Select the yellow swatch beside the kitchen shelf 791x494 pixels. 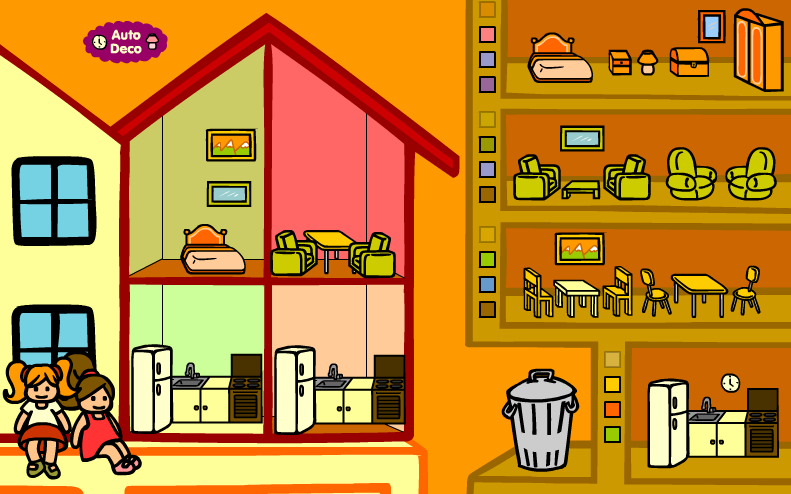click(x=612, y=384)
